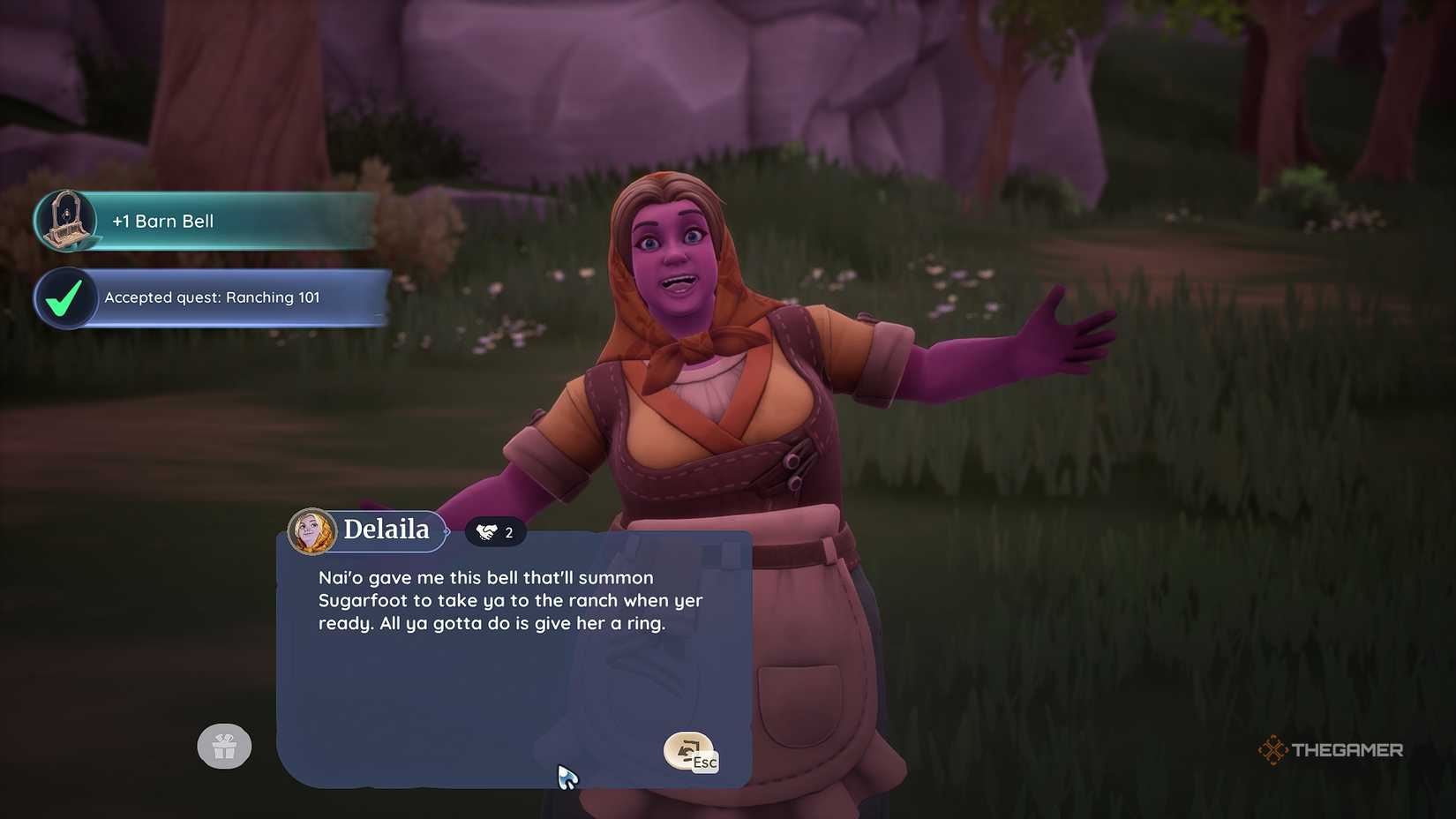The image size is (1456, 819).
Task: Click the exit conversation icon near Esc
Action: tap(690, 752)
